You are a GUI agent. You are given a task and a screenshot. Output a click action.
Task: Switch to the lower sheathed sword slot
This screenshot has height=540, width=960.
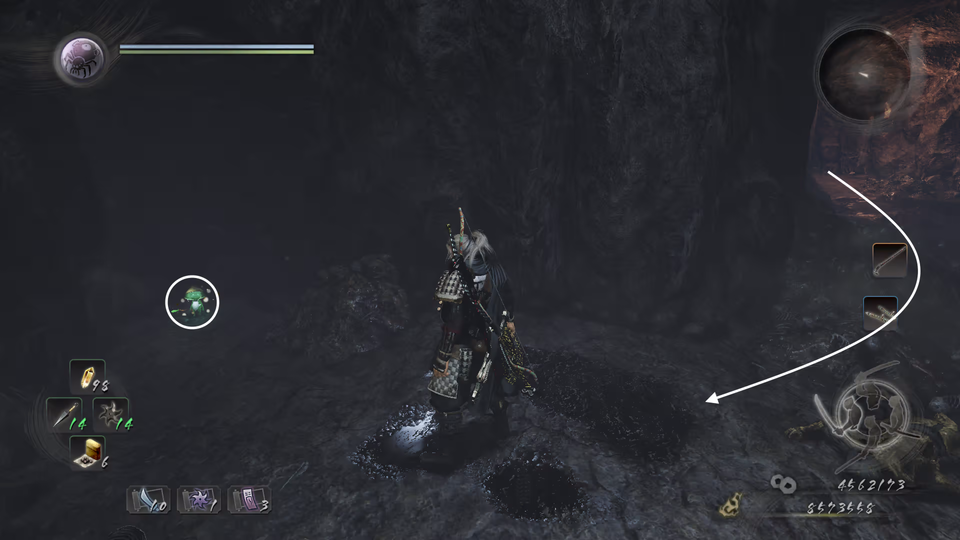pyautogui.click(x=880, y=313)
